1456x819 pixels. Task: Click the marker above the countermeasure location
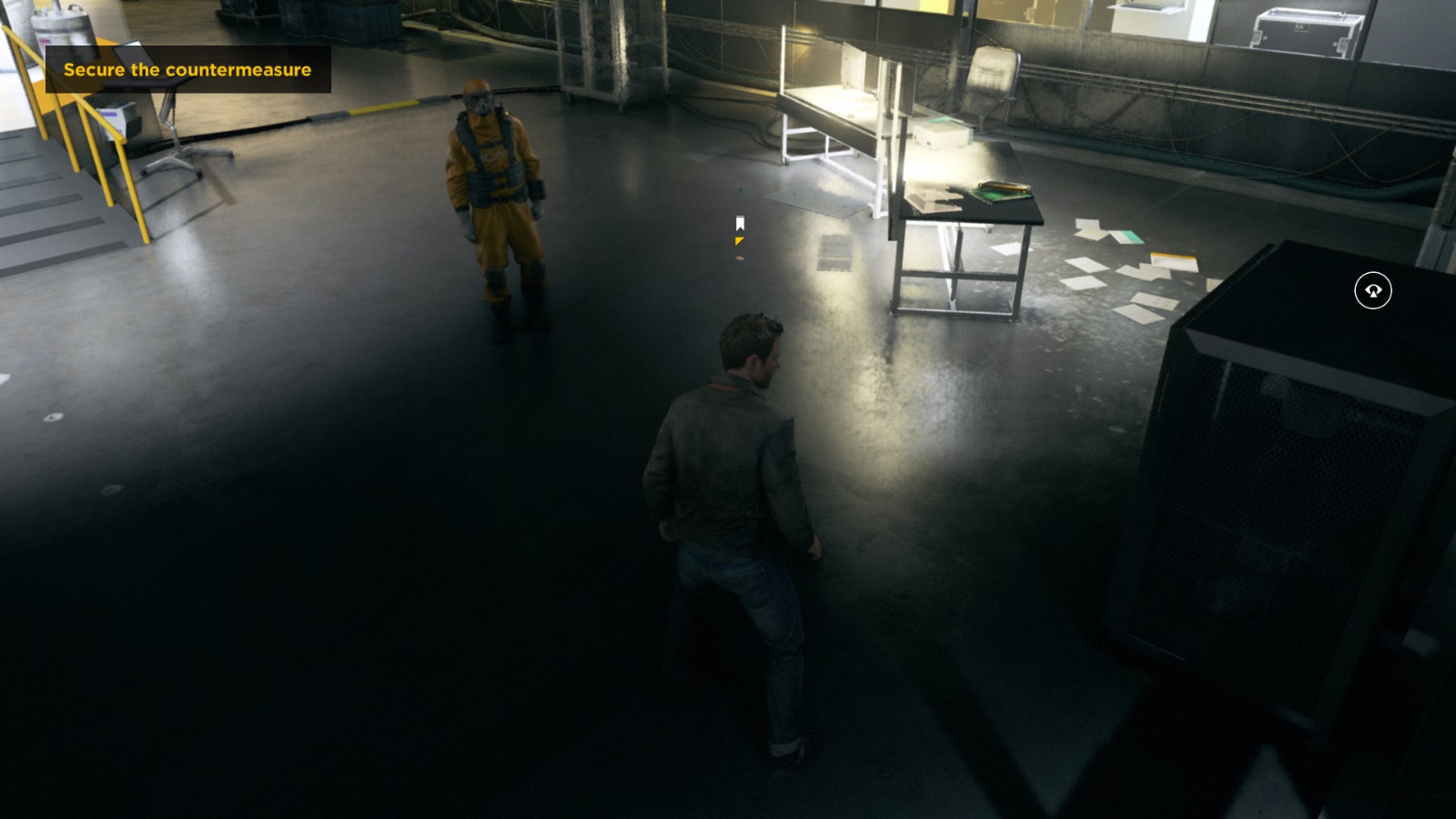coord(739,221)
